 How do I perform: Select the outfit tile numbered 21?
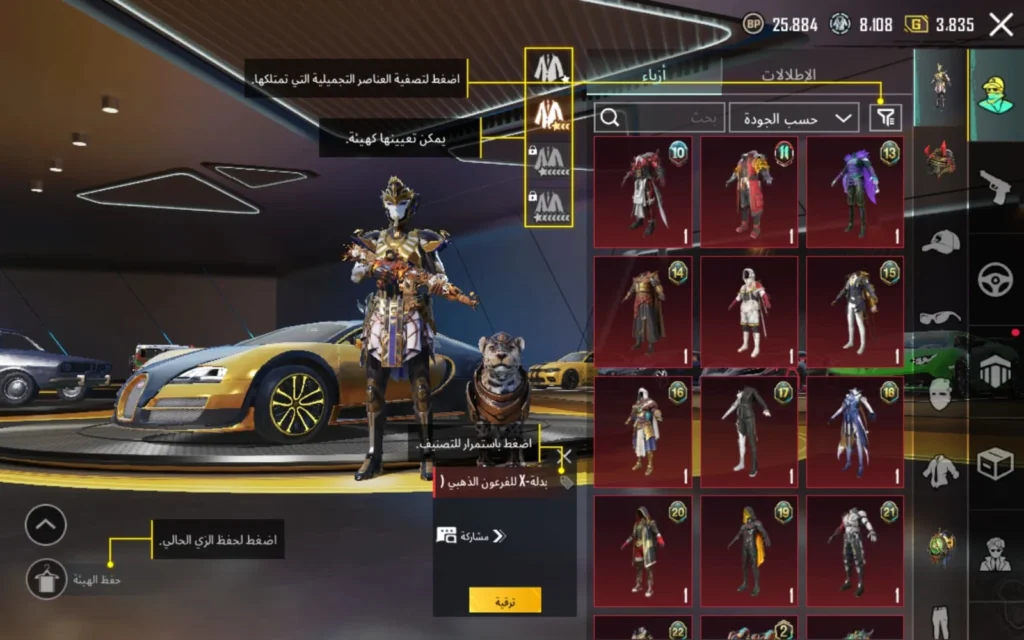855,550
